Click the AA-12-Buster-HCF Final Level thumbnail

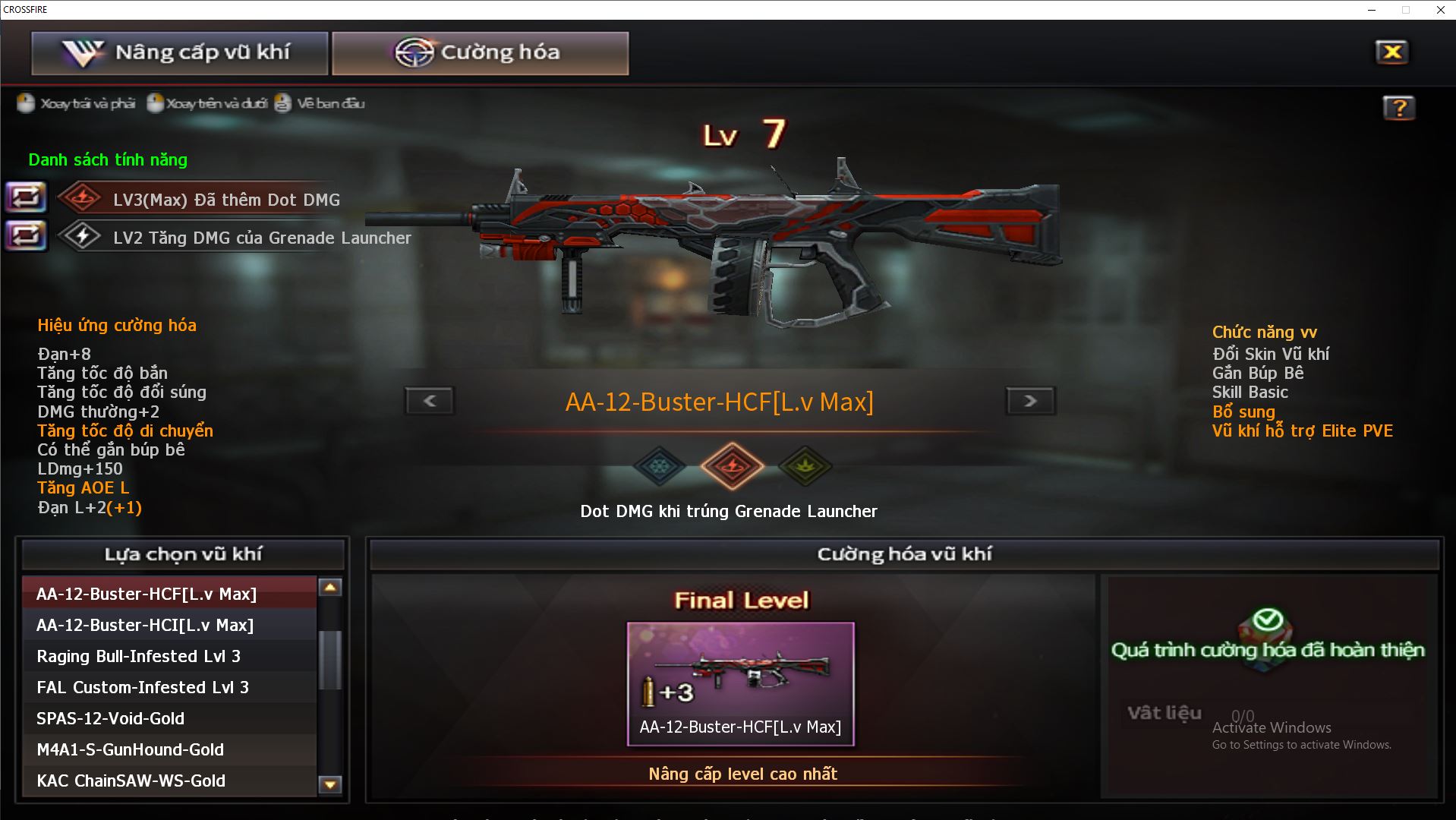point(740,683)
